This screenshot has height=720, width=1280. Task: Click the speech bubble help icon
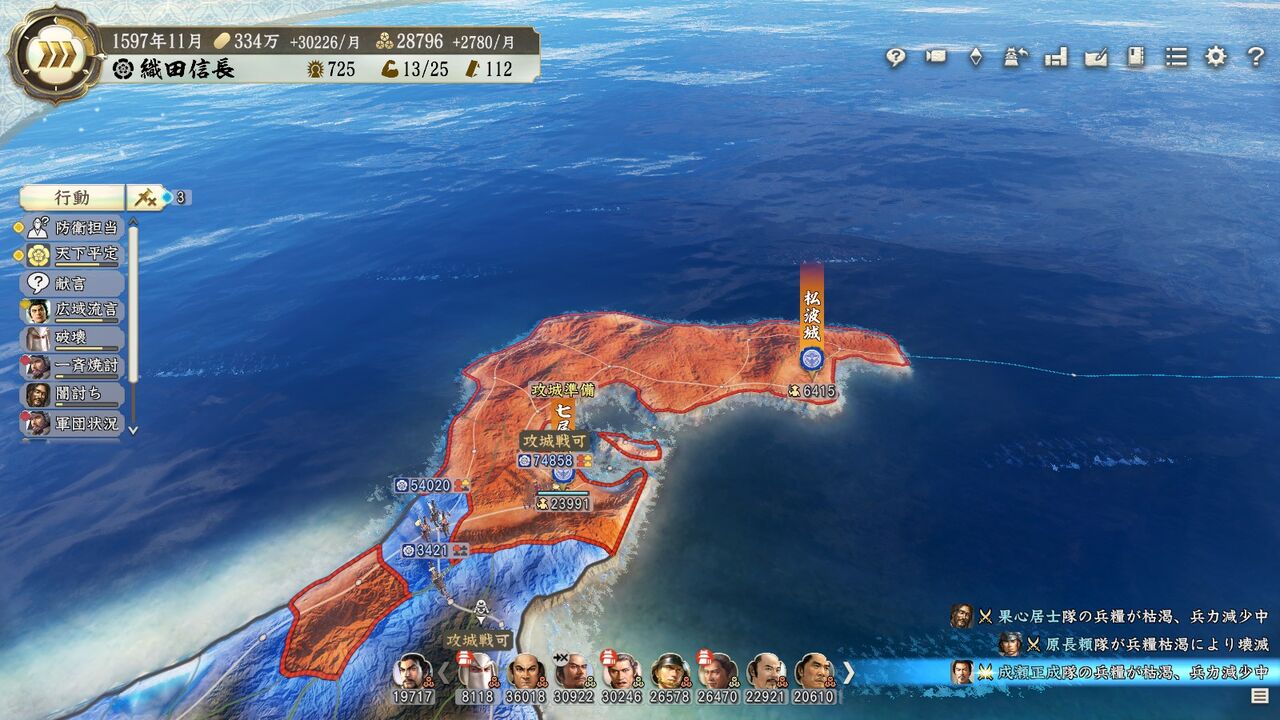coord(895,57)
